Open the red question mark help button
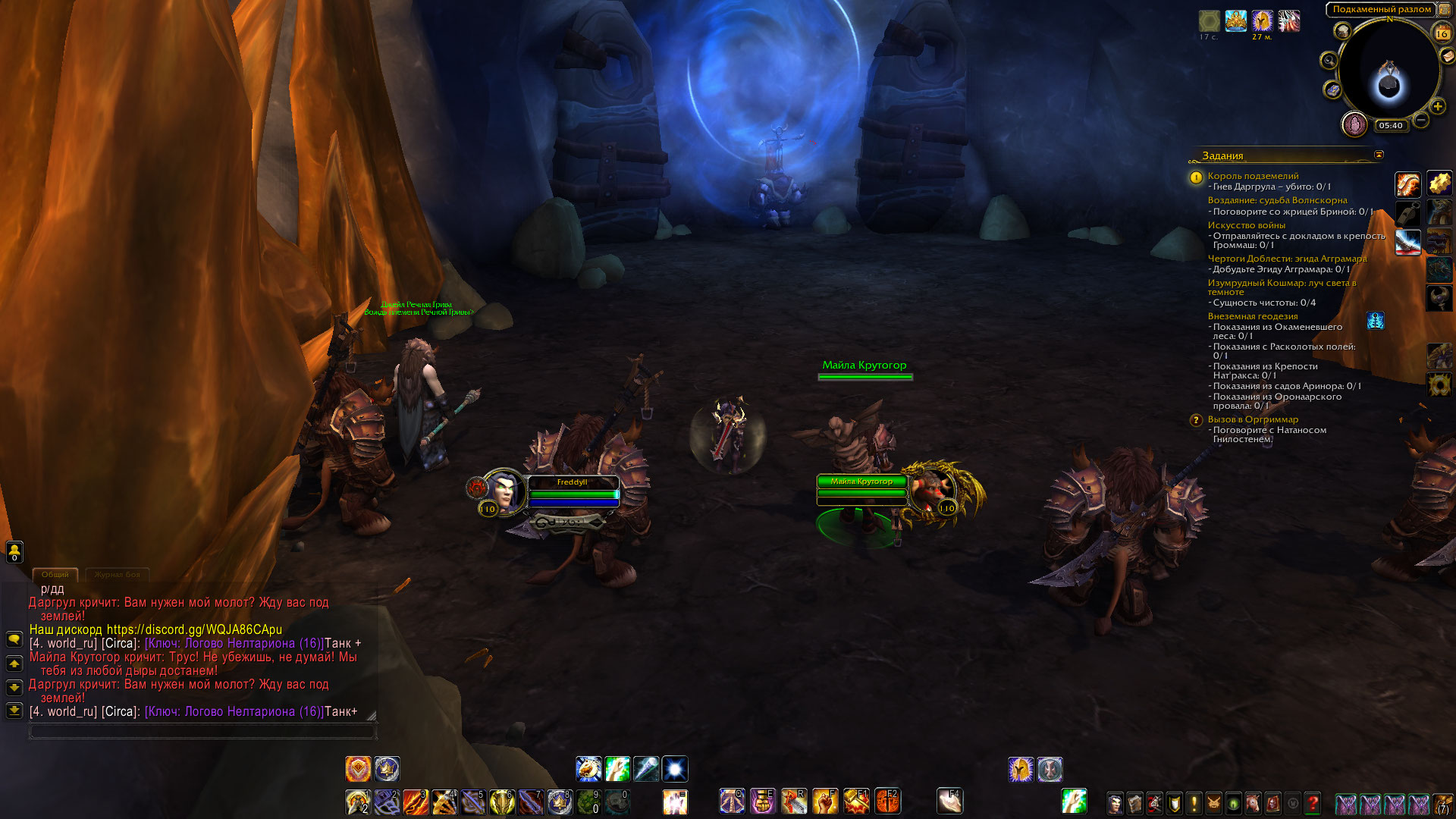The height and width of the screenshot is (819, 1456). tap(1313, 802)
